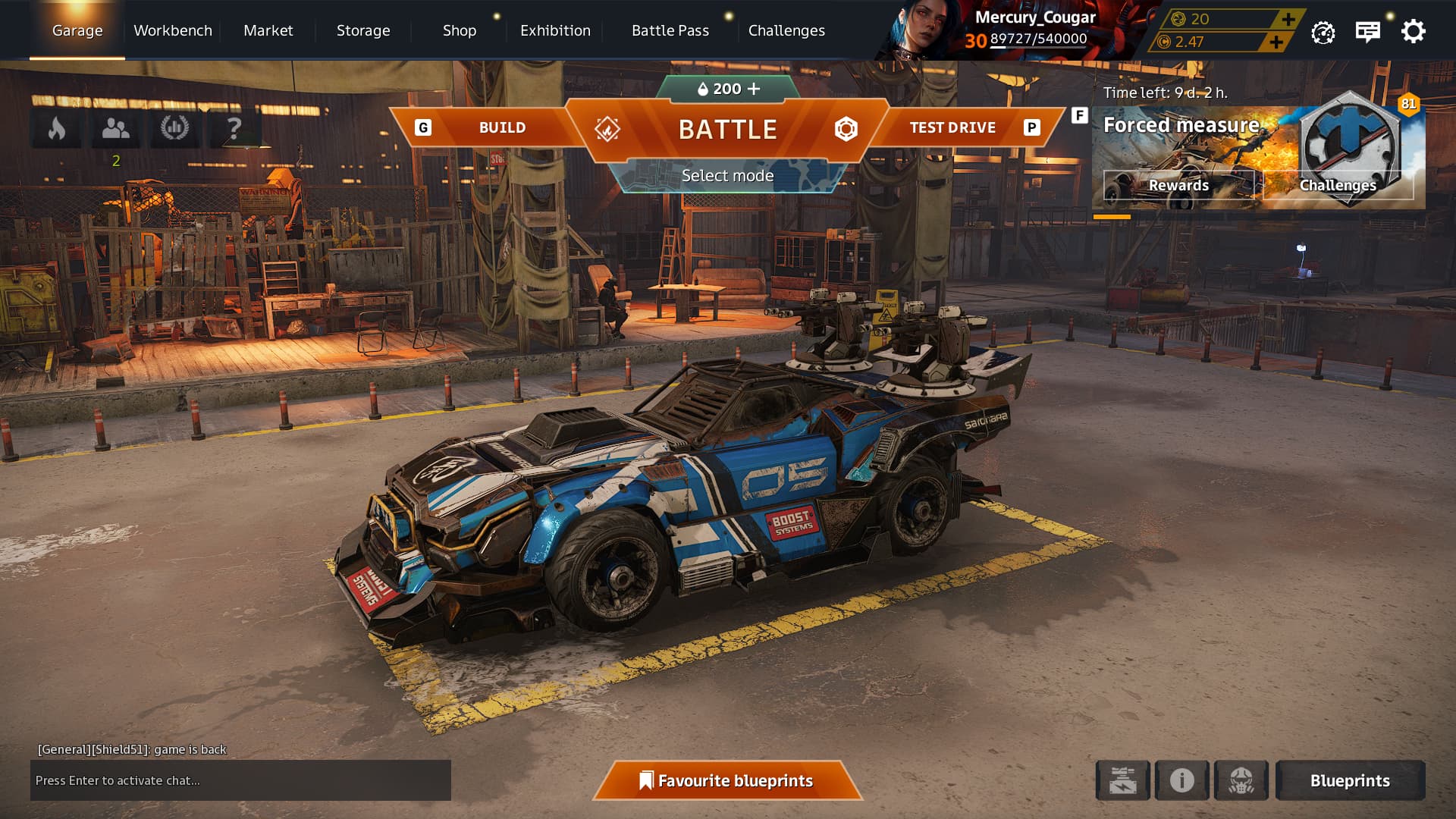The image size is (1456, 819).
Task: Open the friends group icon
Action: (115, 128)
